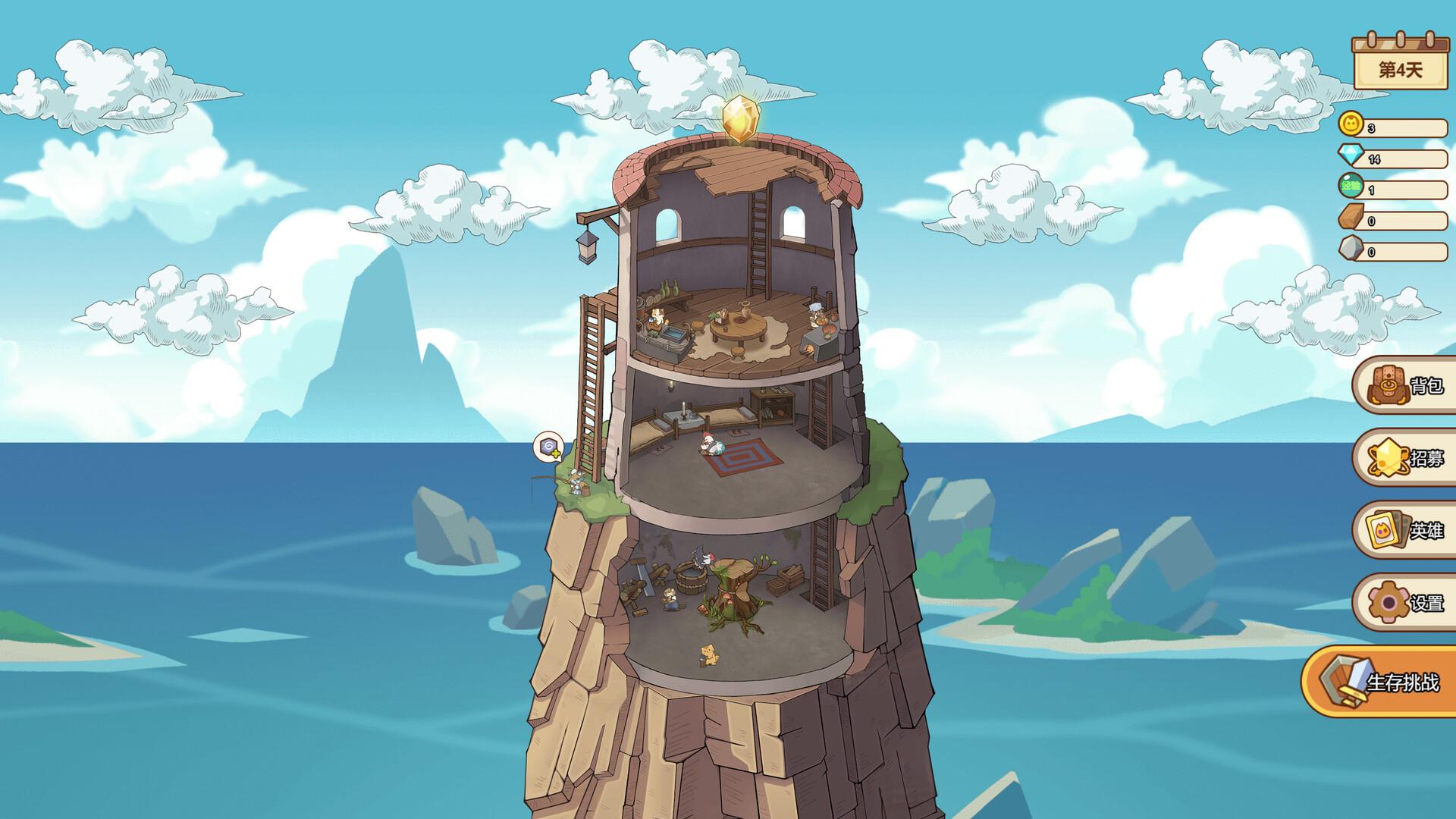Image resolution: width=1456 pixels, height=819 pixels.
Task: Click the 第4天 day calendar
Action: pyautogui.click(x=1400, y=64)
